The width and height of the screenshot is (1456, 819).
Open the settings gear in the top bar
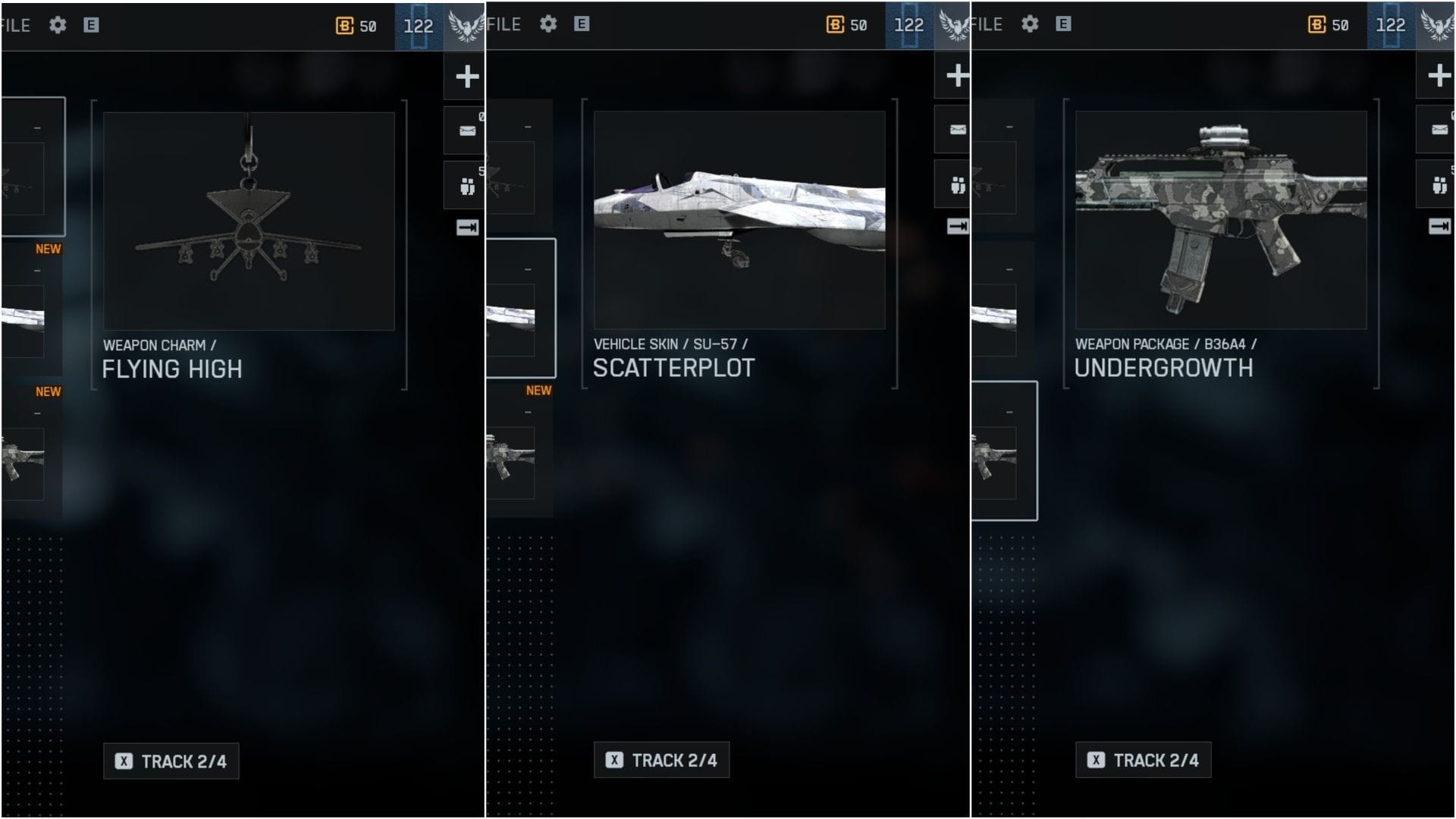(x=58, y=24)
